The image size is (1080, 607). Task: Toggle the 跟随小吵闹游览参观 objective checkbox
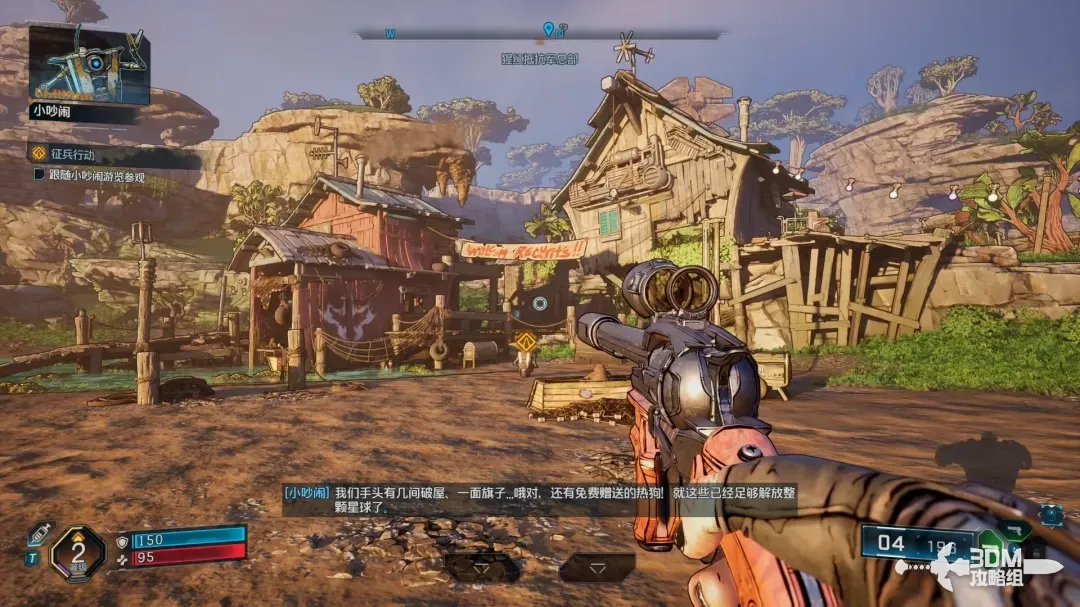[x=39, y=176]
